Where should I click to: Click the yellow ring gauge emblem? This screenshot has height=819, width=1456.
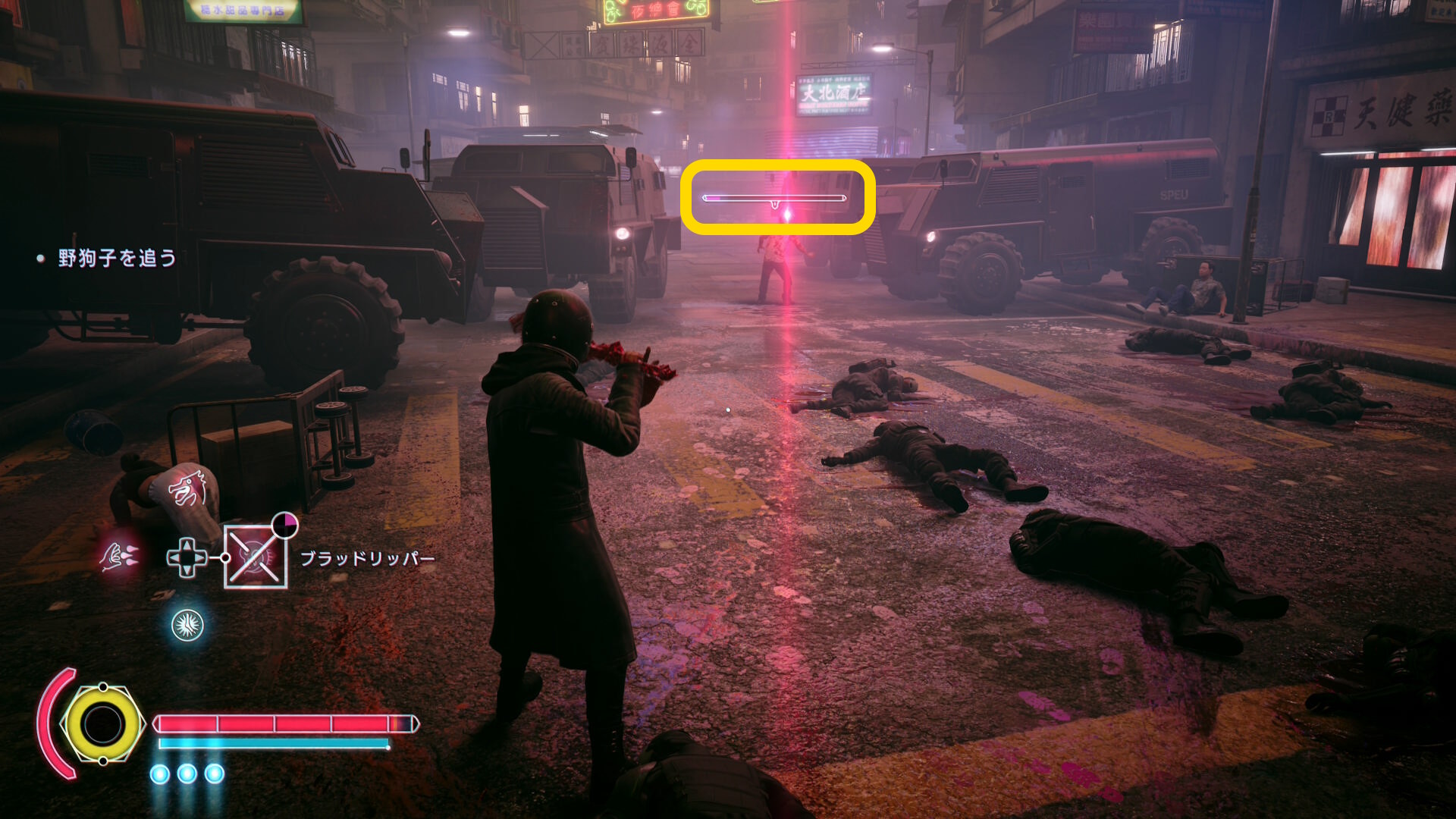coord(103,724)
